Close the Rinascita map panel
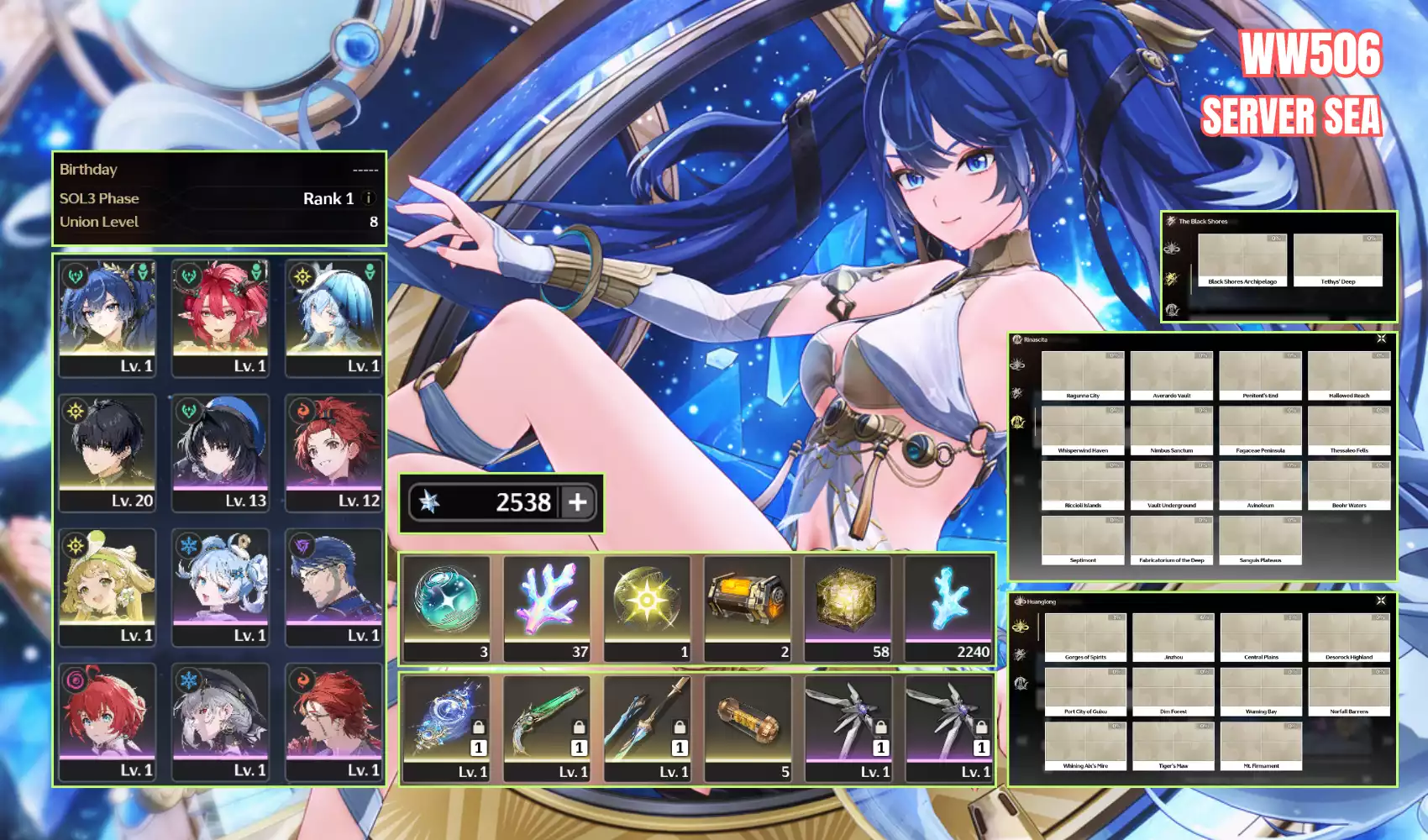The width and height of the screenshot is (1428, 840). (1381, 339)
